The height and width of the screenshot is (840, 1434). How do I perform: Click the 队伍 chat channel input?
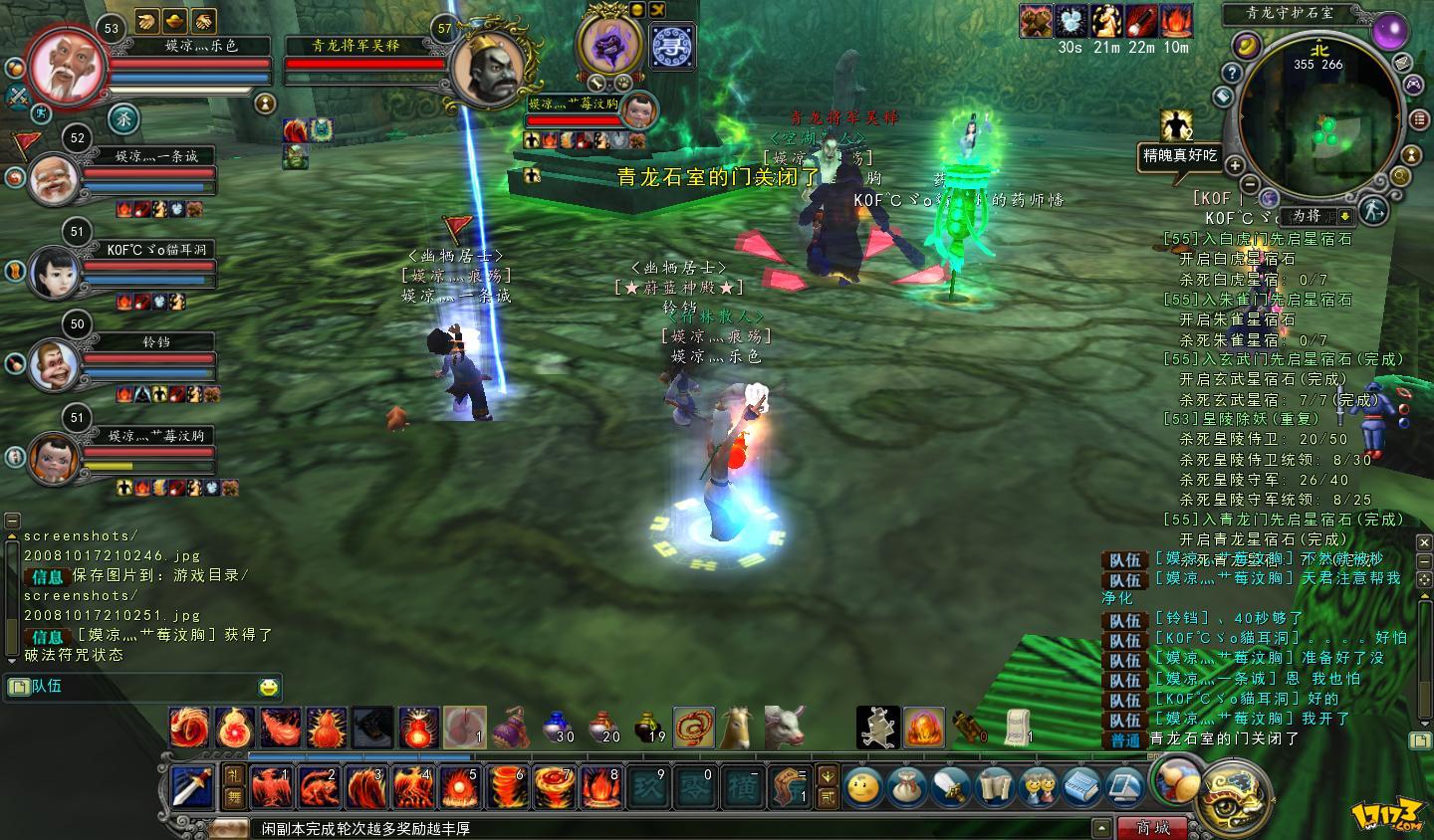139,687
